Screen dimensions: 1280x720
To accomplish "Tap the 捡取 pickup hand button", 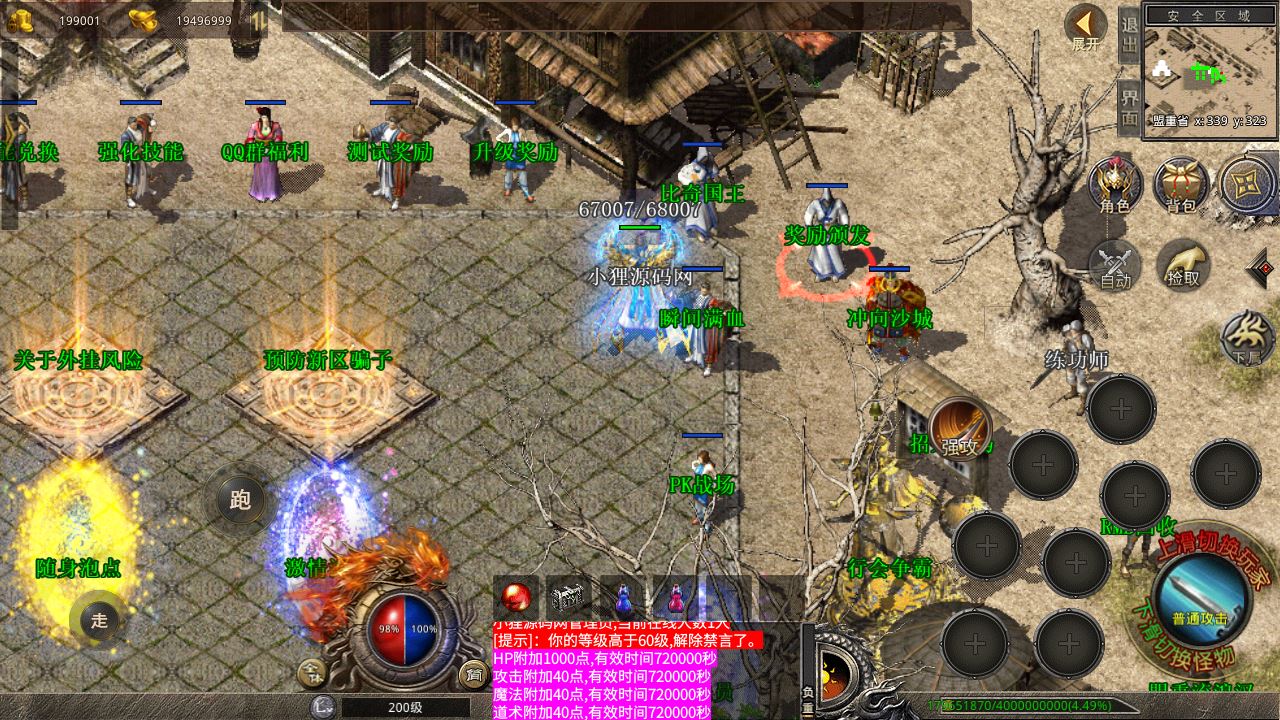I will click(x=1183, y=265).
